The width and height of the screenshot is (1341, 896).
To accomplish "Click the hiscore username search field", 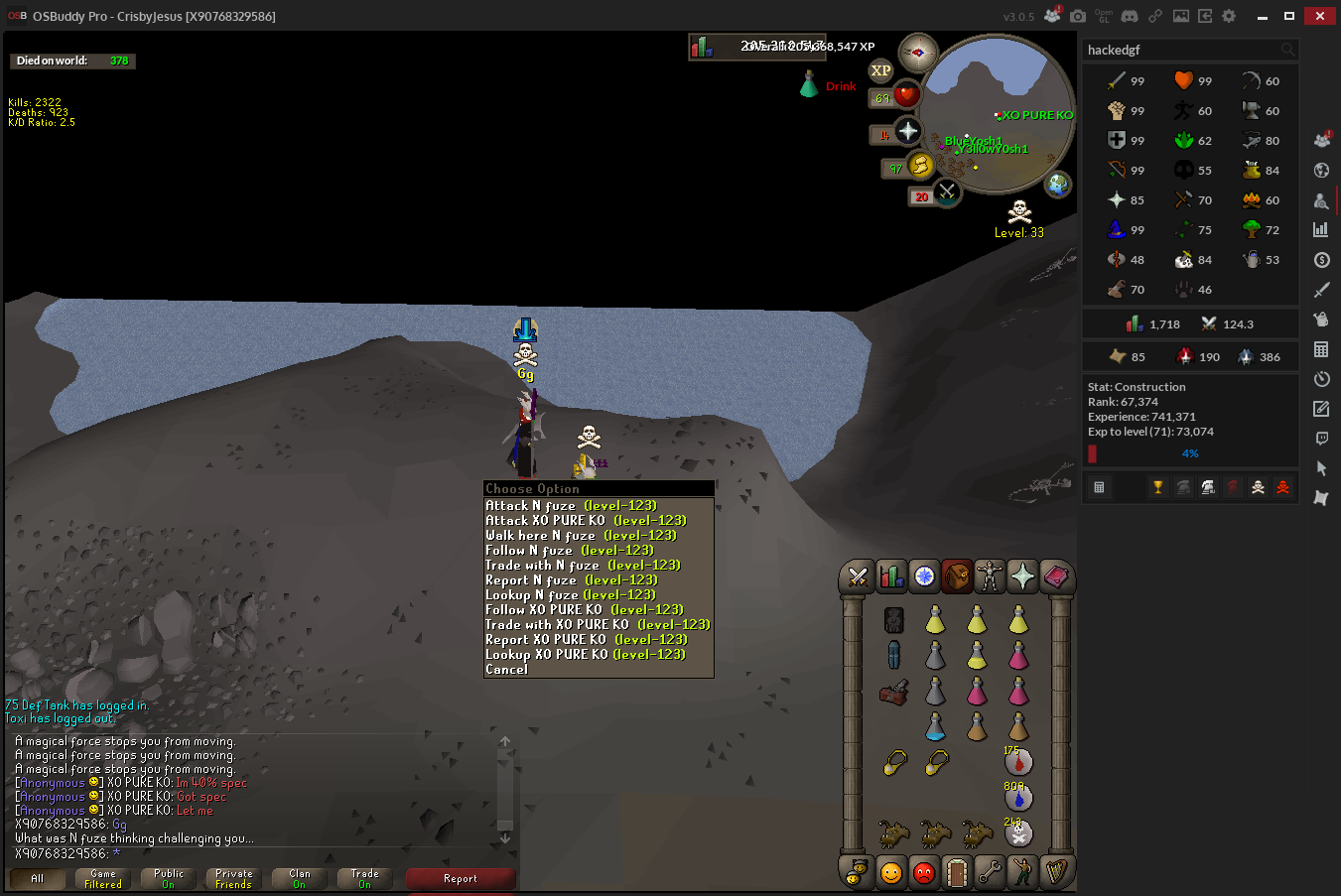I will [x=1181, y=50].
